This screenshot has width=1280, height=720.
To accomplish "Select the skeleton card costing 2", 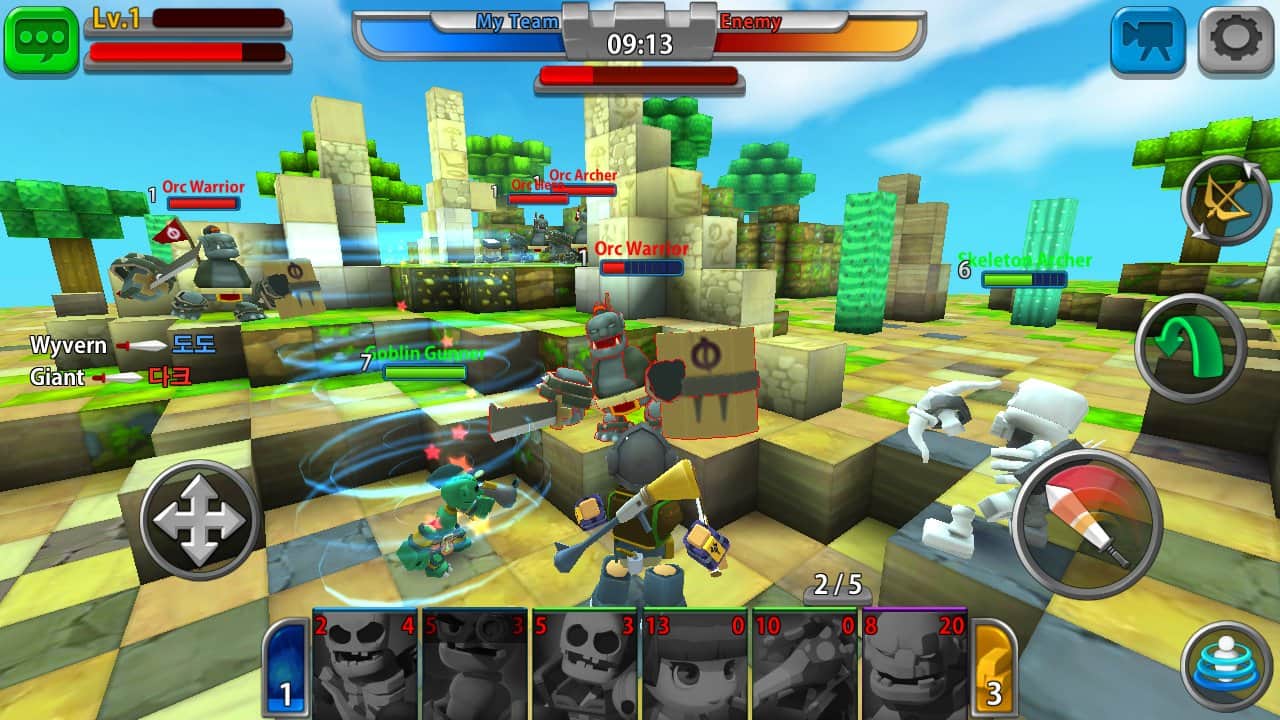I will point(366,664).
